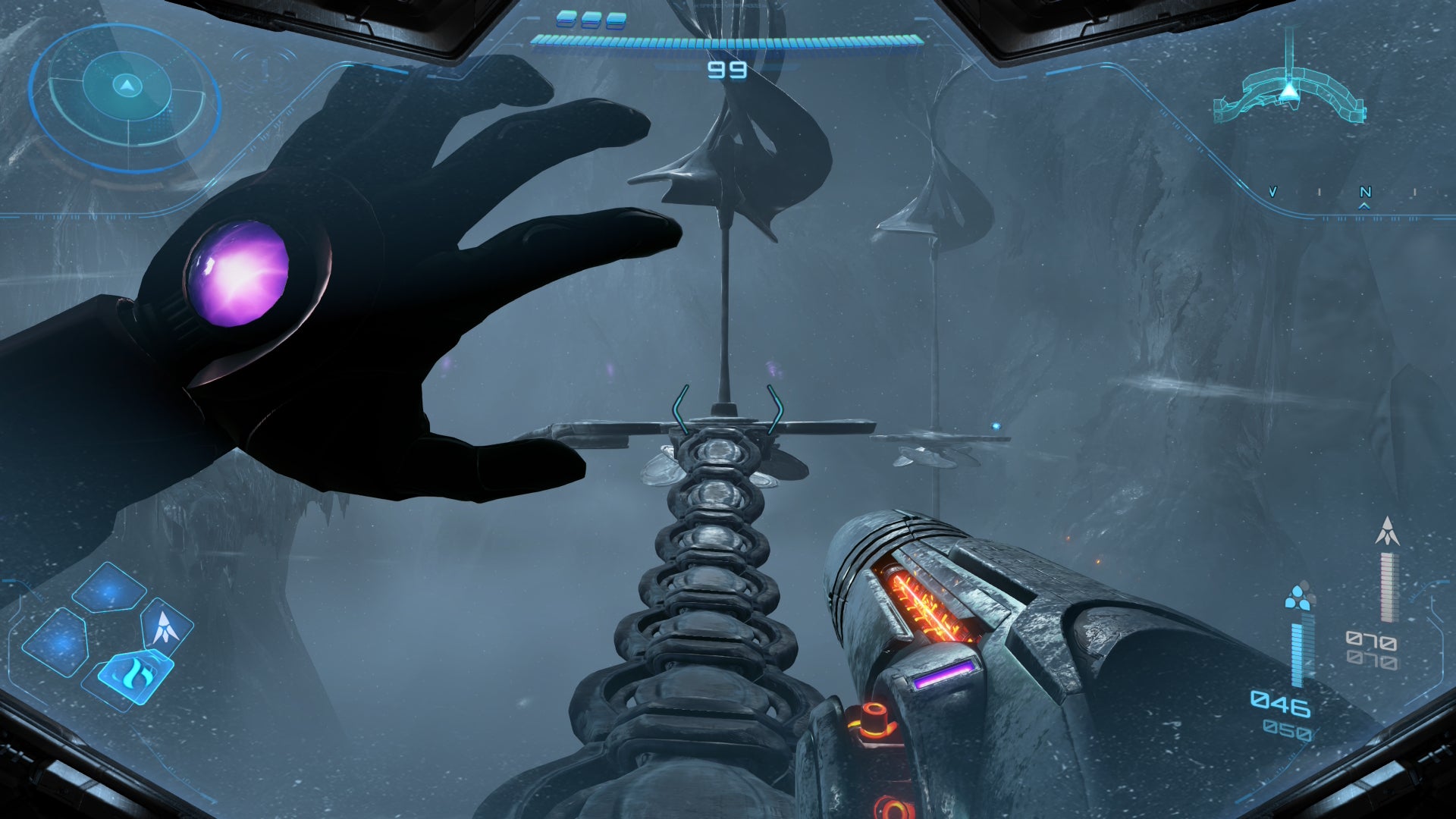Image resolution: width=1456 pixels, height=819 pixels.
Task: Click the missile ammo icon
Action: pyautogui.click(x=1388, y=532)
